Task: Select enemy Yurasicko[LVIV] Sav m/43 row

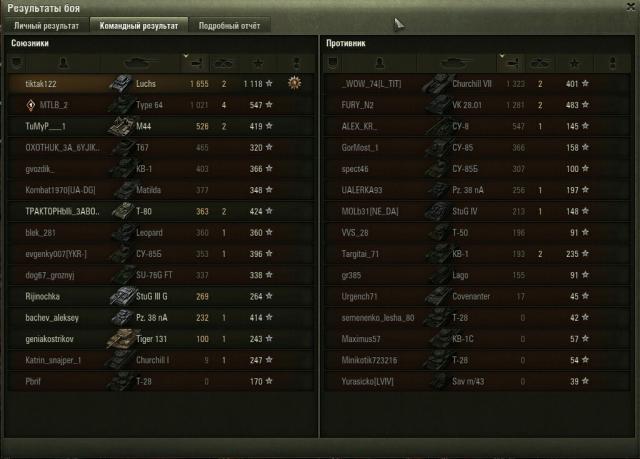Action: click(470, 382)
